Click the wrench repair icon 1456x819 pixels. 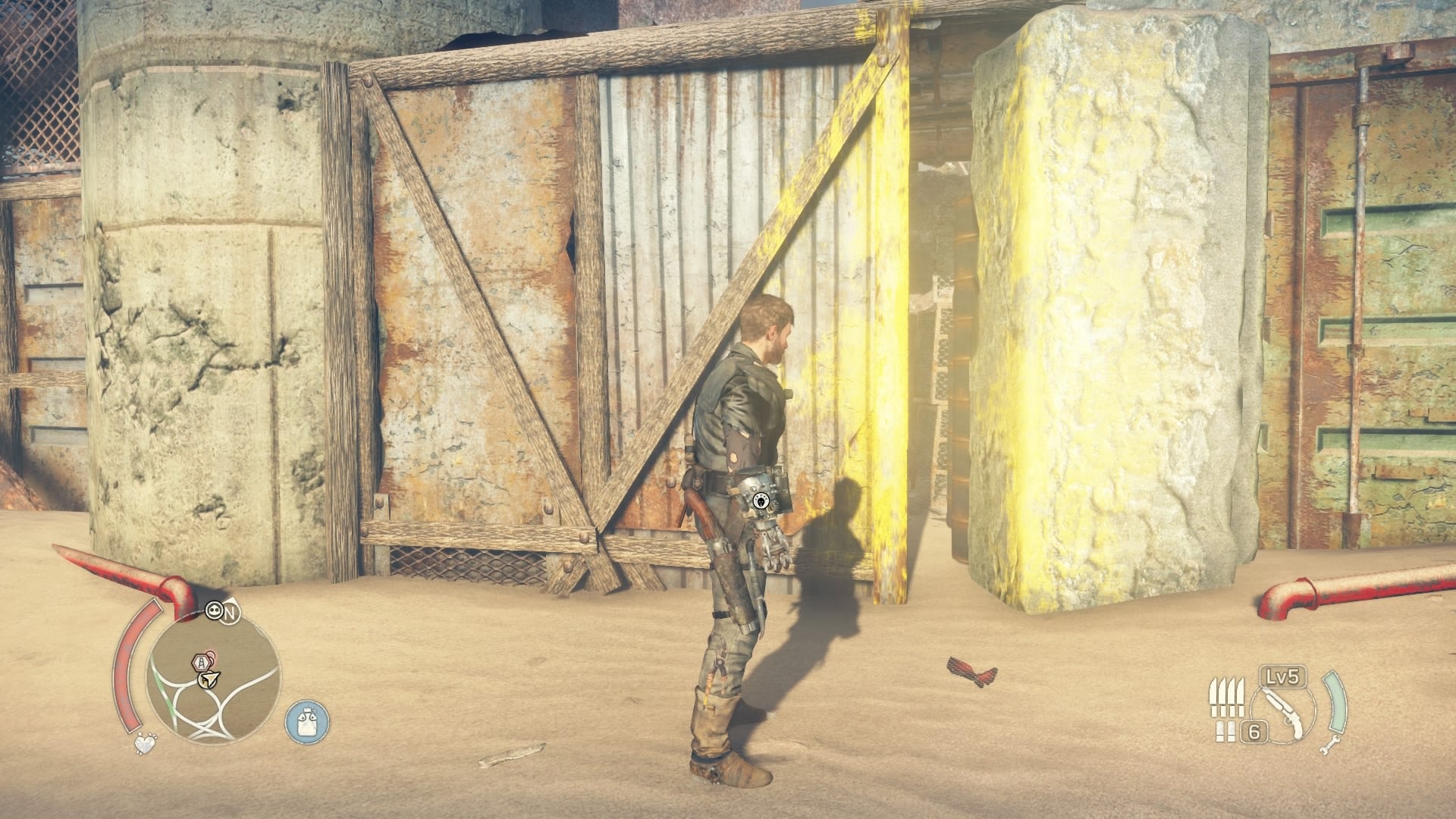click(1332, 745)
